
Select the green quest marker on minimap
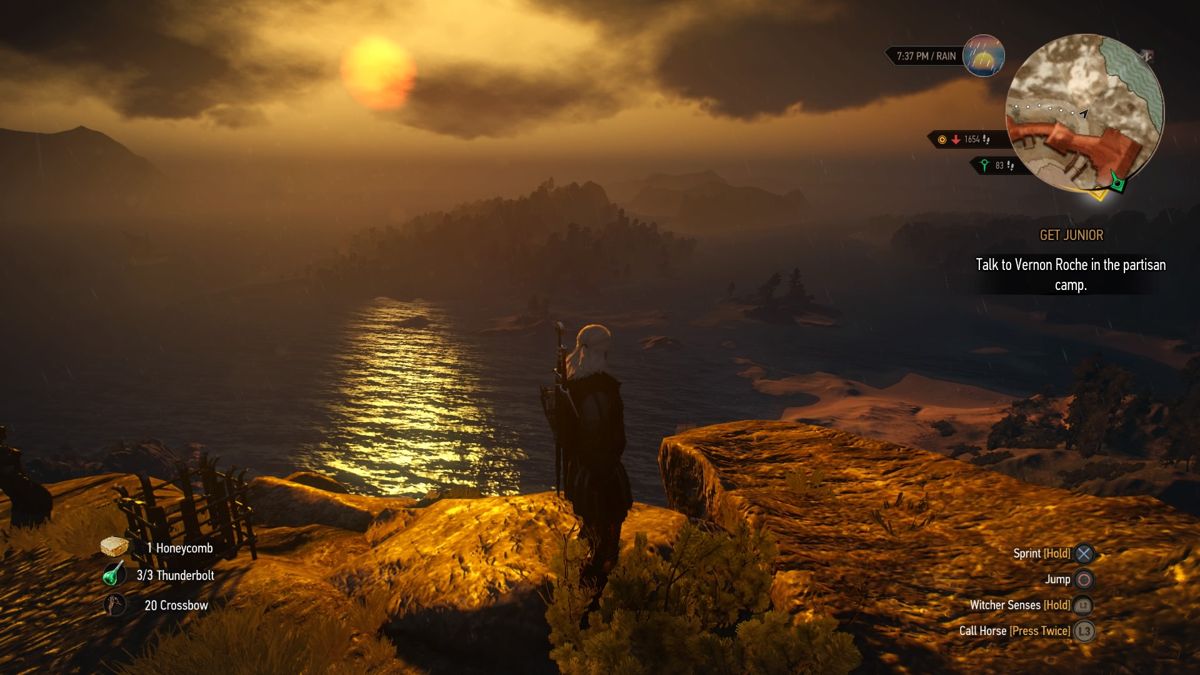pyautogui.click(x=1118, y=182)
